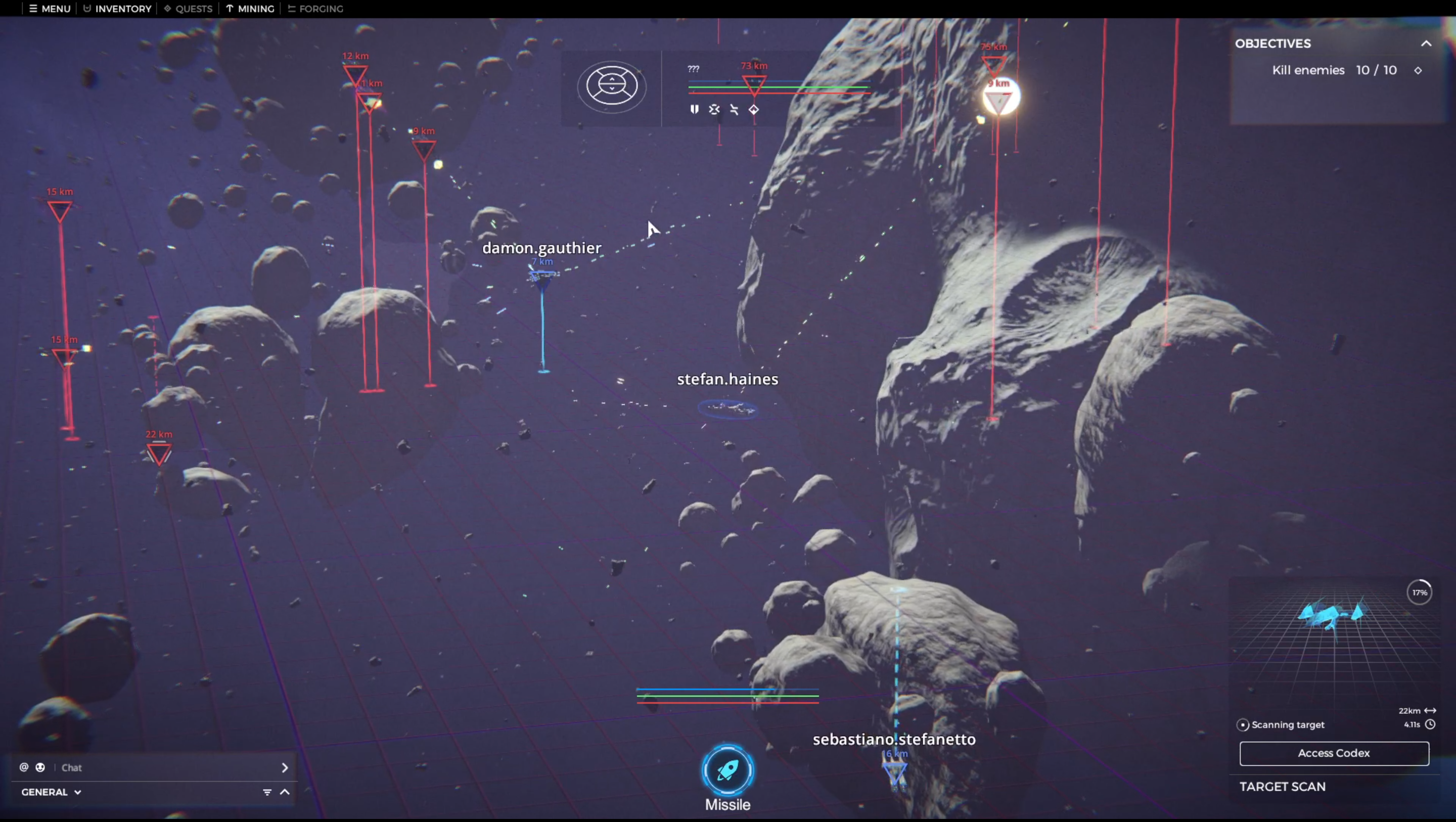Open the main Menu
The image size is (1456, 822).
tap(50, 9)
